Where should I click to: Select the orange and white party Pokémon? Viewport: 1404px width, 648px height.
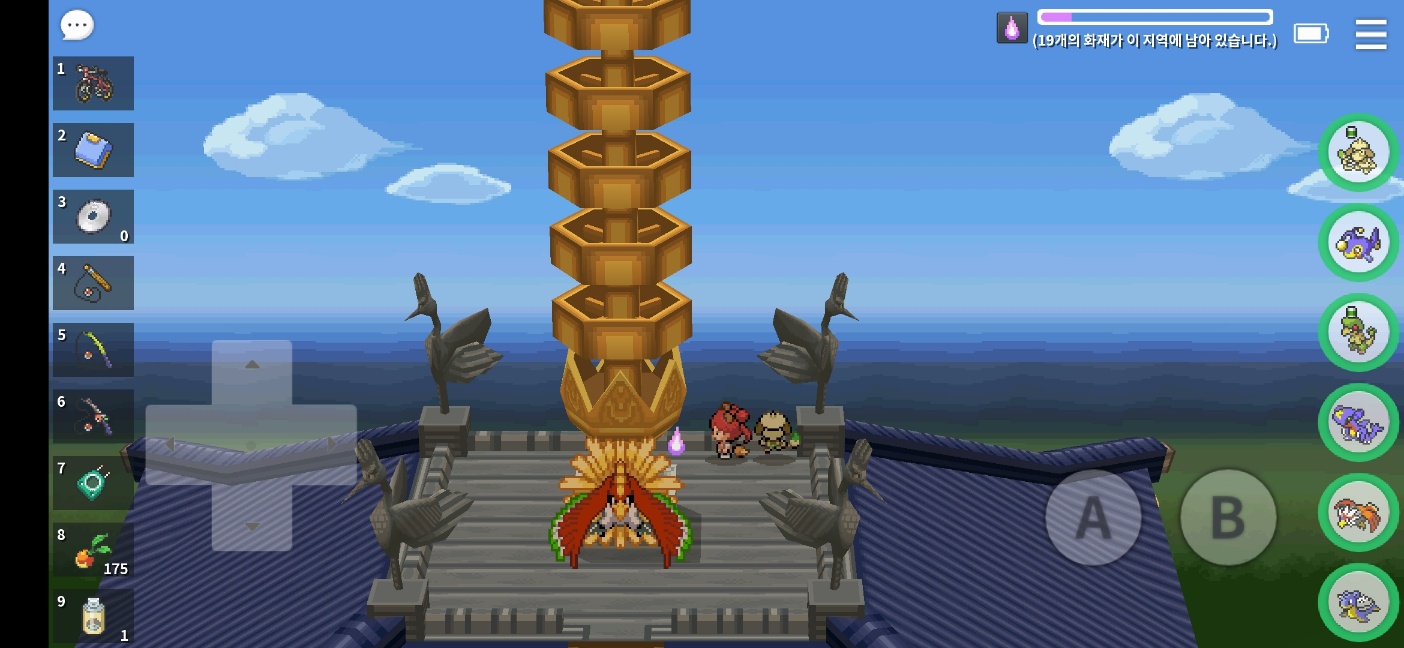pyautogui.click(x=1358, y=513)
